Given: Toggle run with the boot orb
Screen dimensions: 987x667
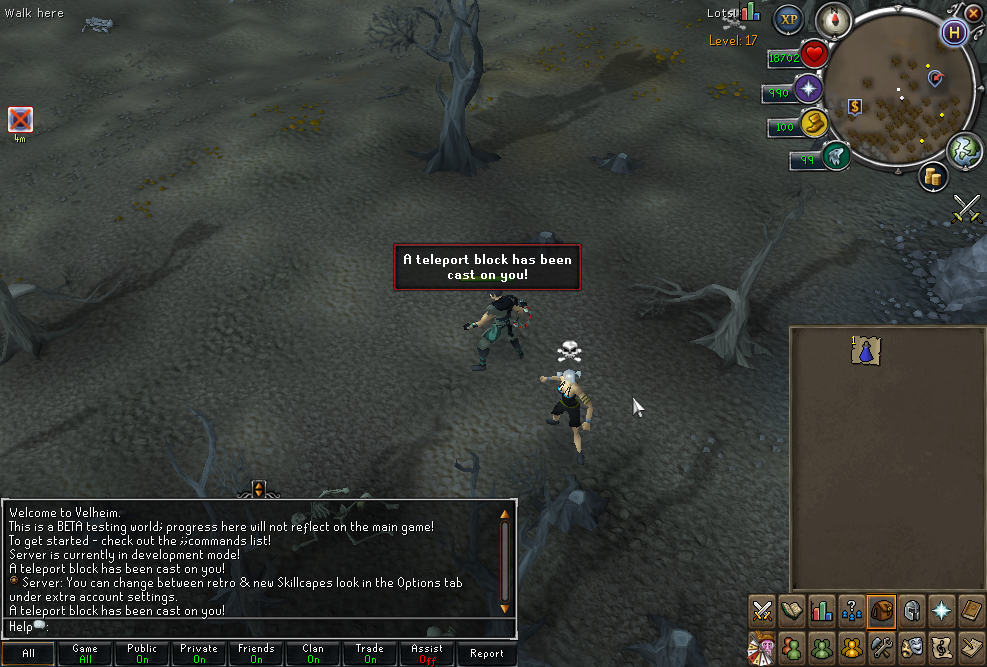Looking at the screenshot, I should coord(813,124).
